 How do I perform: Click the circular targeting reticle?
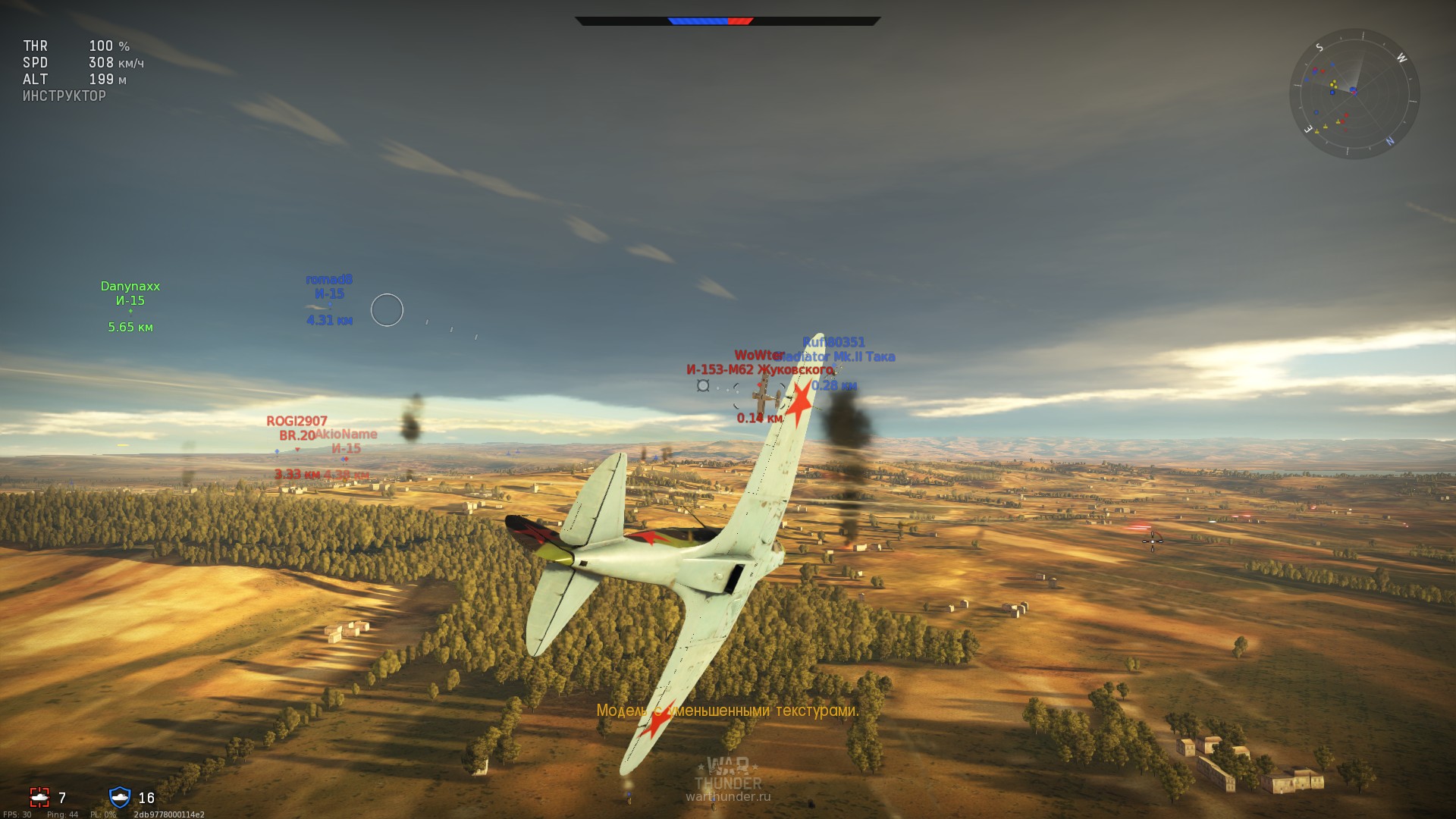pos(387,309)
